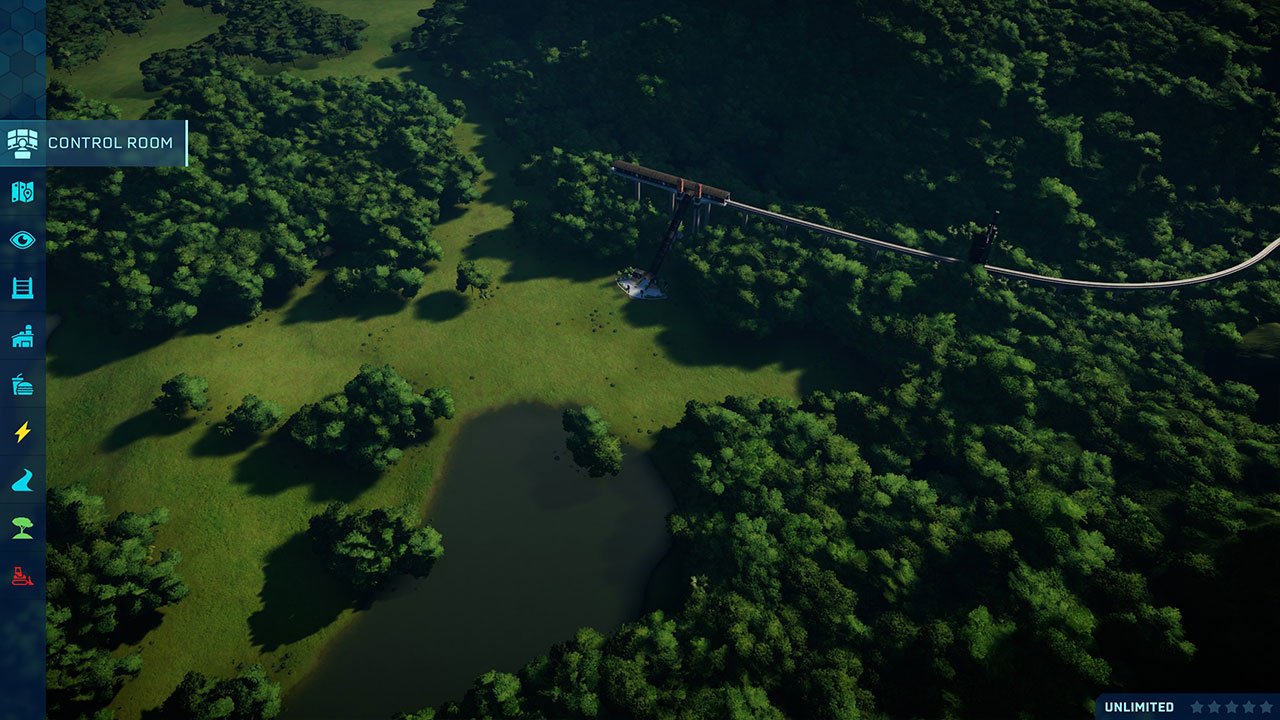Select the winding path tool icon

pyautogui.click(x=22, y=479)
